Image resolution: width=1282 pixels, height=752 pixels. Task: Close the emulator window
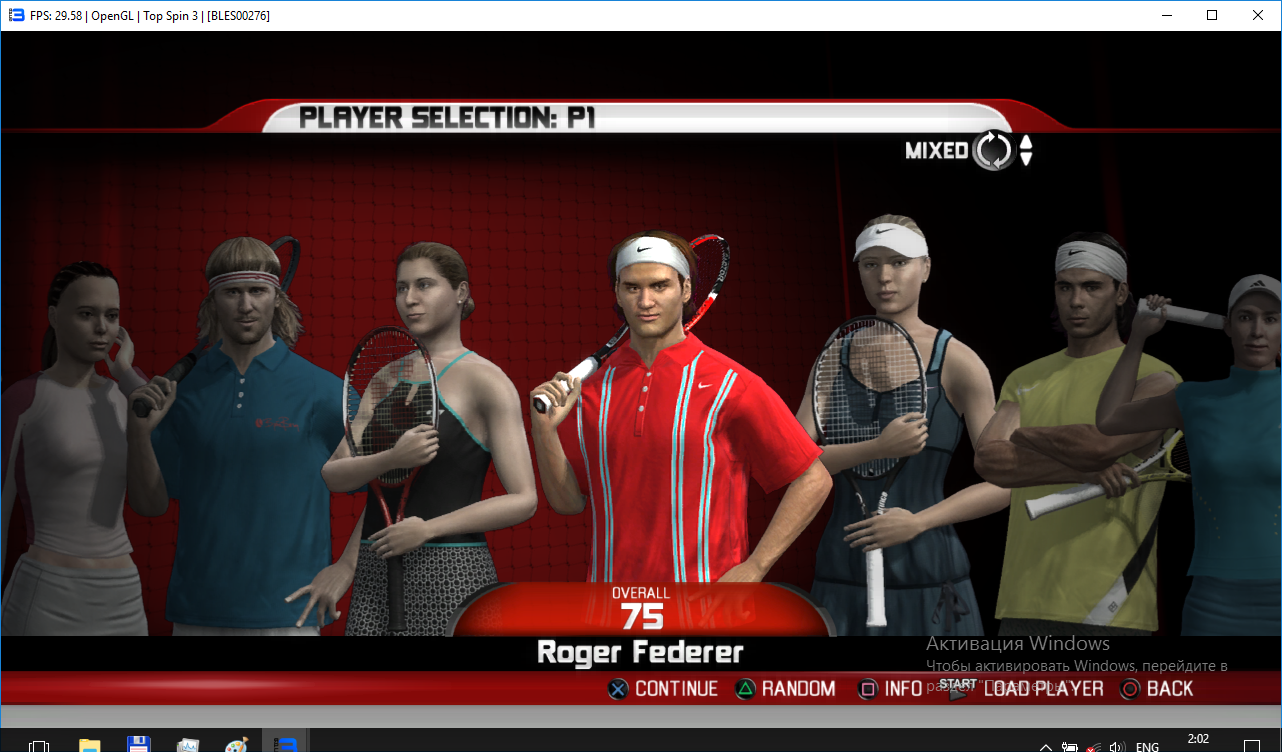1257,15
